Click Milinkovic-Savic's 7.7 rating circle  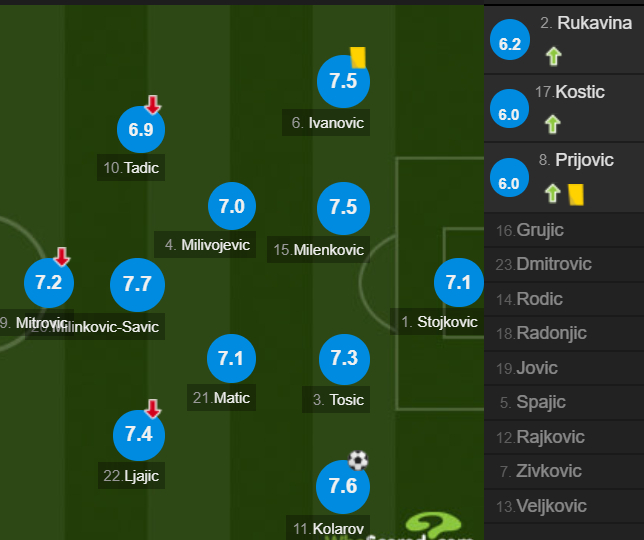[x=137, y=284]
